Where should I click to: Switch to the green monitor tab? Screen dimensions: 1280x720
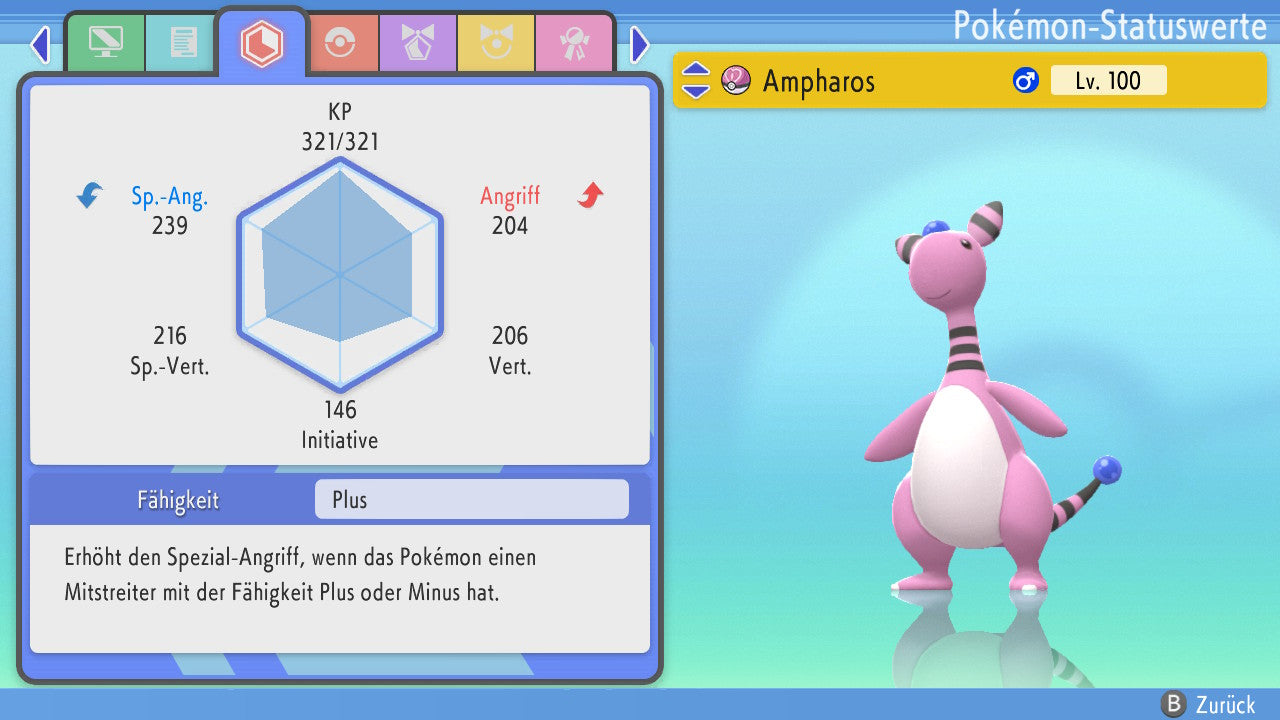(105, 43)
